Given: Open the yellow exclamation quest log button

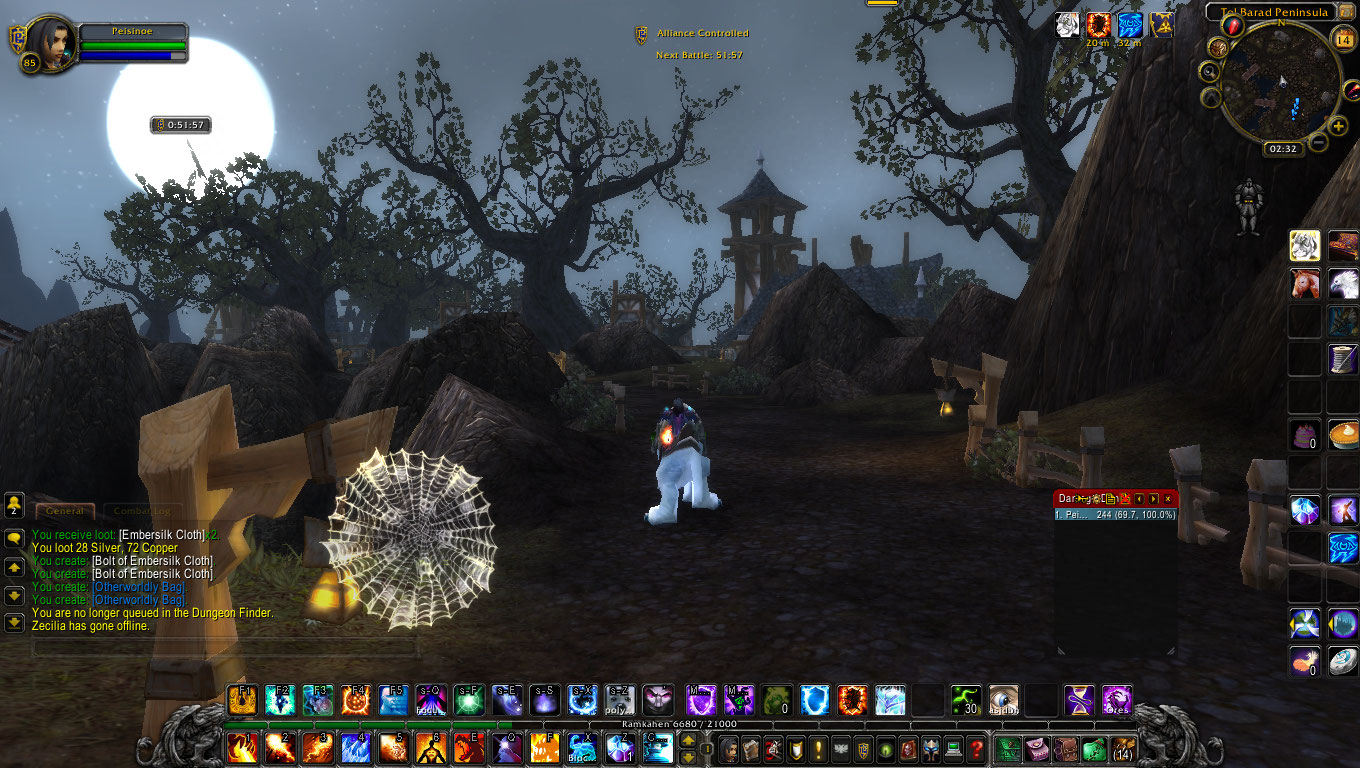Looking at the screenshot, I should [x=818, y=748].
